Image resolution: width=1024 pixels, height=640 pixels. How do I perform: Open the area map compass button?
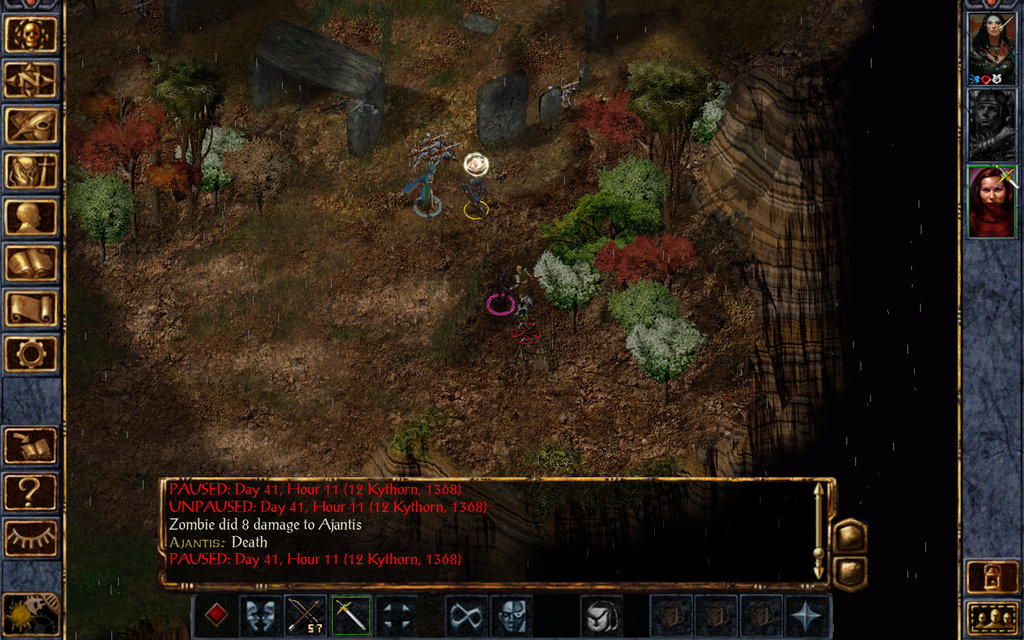pos(30,80)
